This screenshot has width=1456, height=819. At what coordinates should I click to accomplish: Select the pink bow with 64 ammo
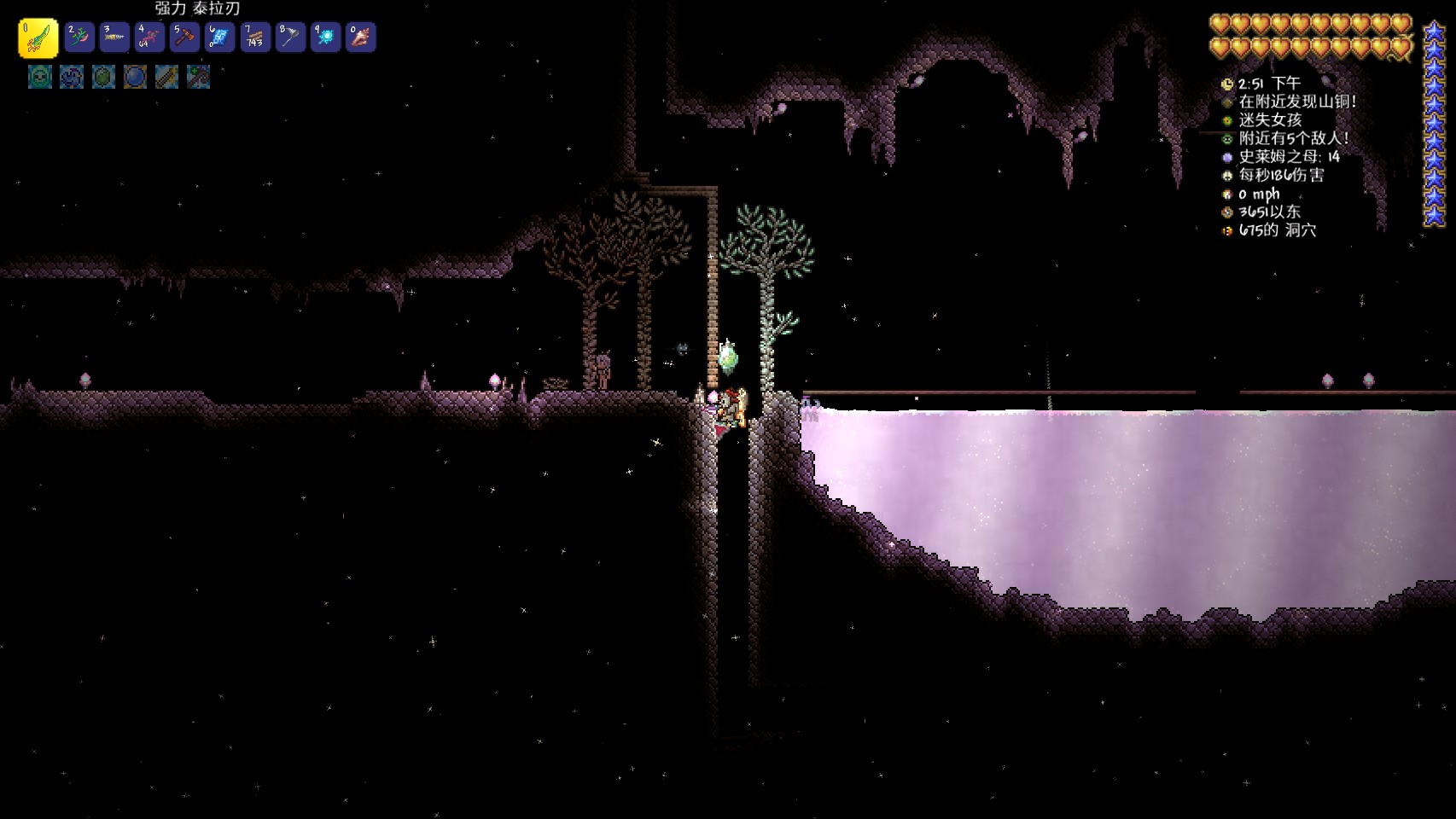click(149, 38)
